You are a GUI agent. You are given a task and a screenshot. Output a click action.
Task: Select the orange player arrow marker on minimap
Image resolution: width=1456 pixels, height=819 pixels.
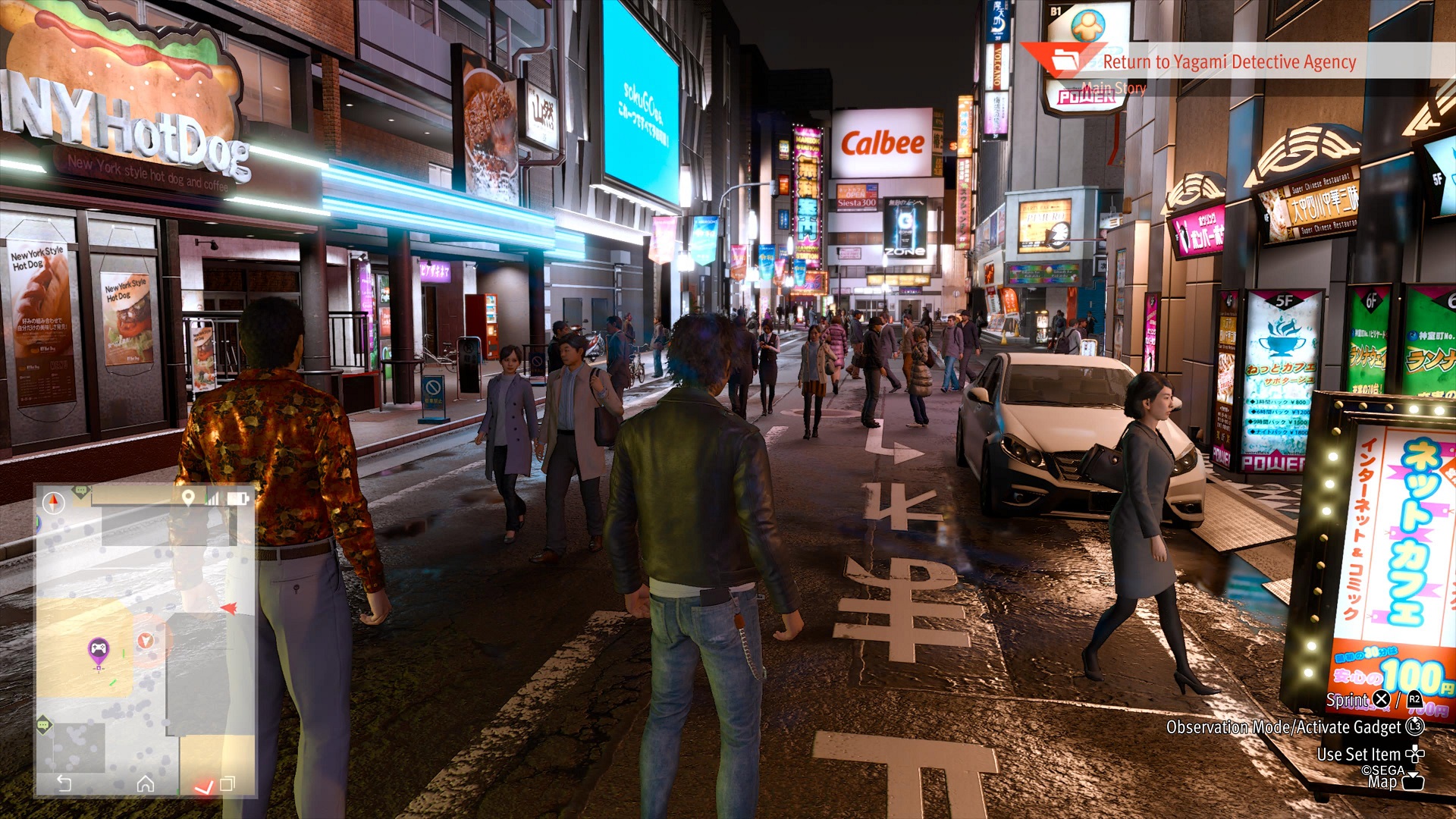pos(146,641)
